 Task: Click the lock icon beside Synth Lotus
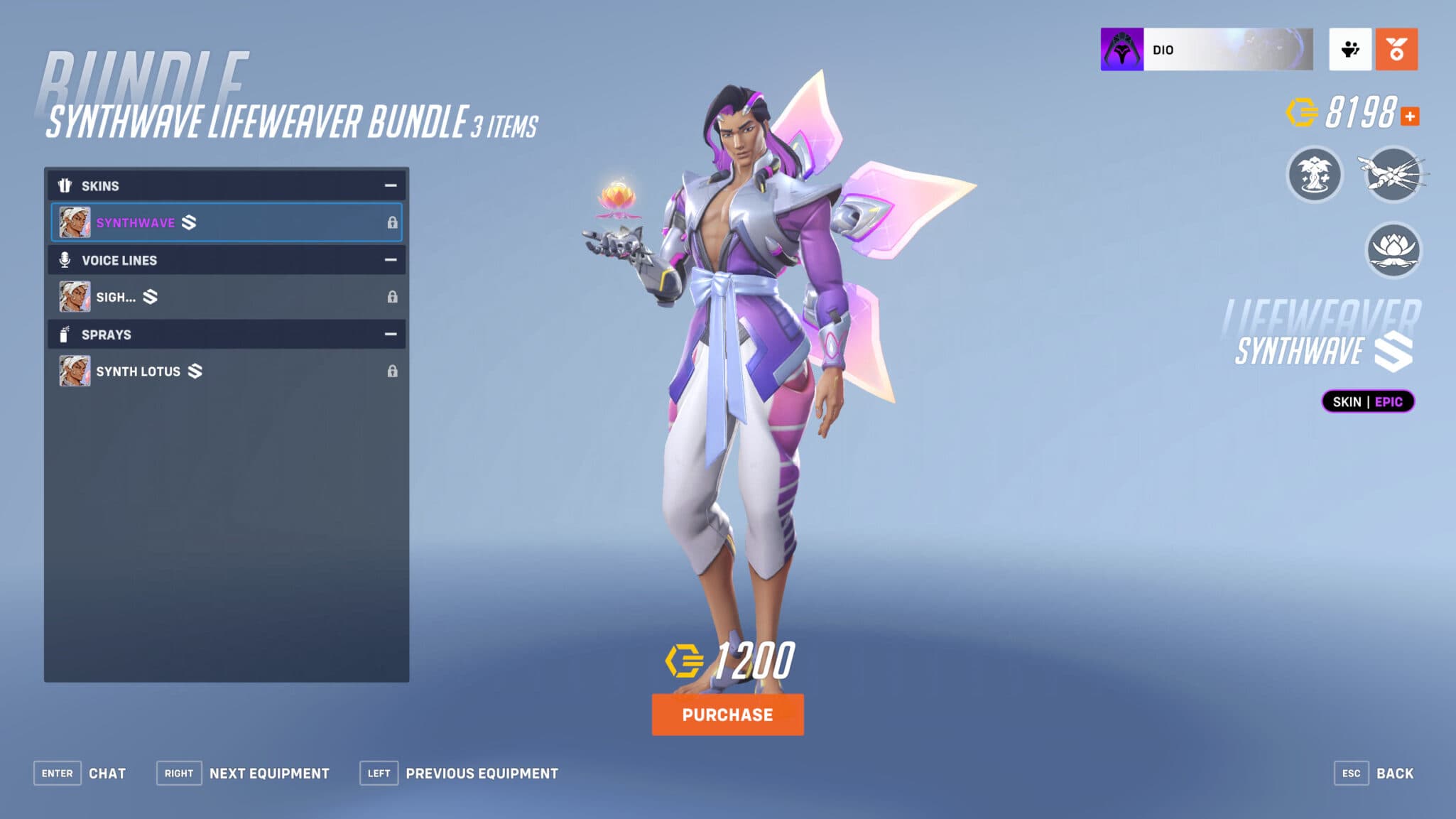(393, 371)
